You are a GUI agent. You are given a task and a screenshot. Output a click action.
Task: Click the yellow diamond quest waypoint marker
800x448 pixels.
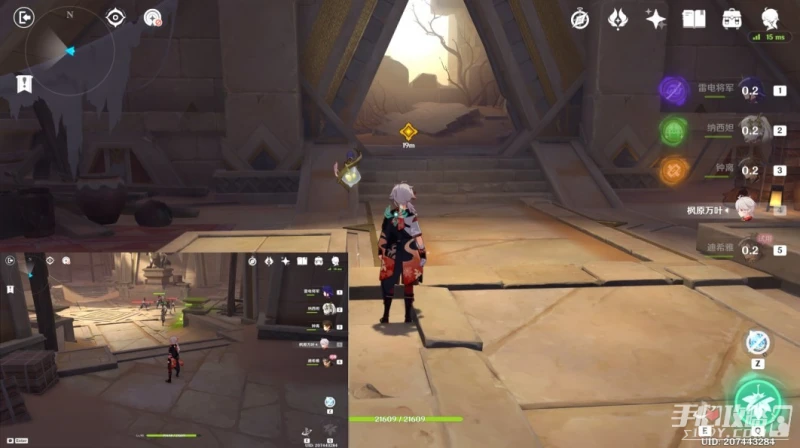coord(408,131)
